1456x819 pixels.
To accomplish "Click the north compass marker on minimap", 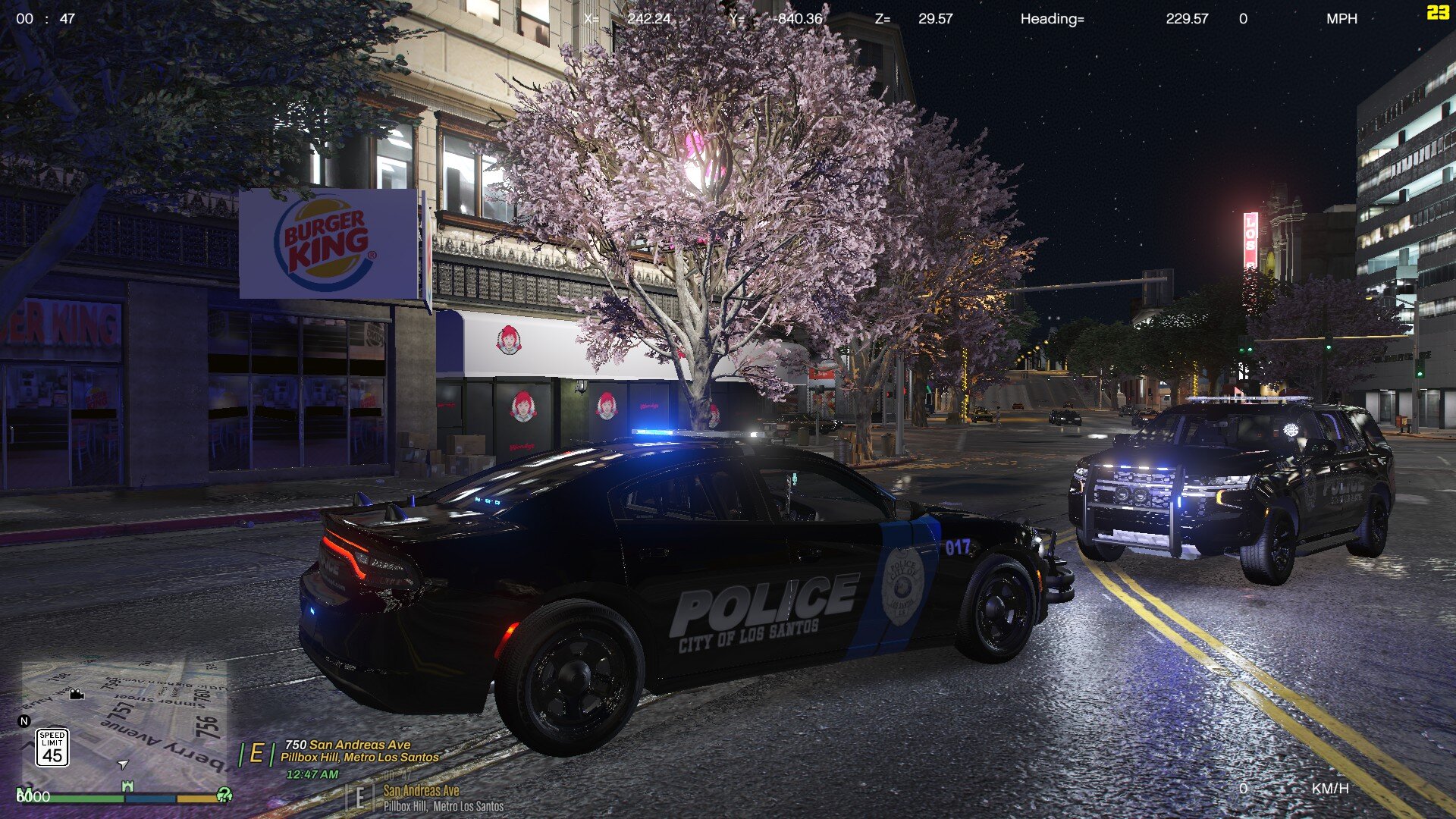I will click(24, 721).
